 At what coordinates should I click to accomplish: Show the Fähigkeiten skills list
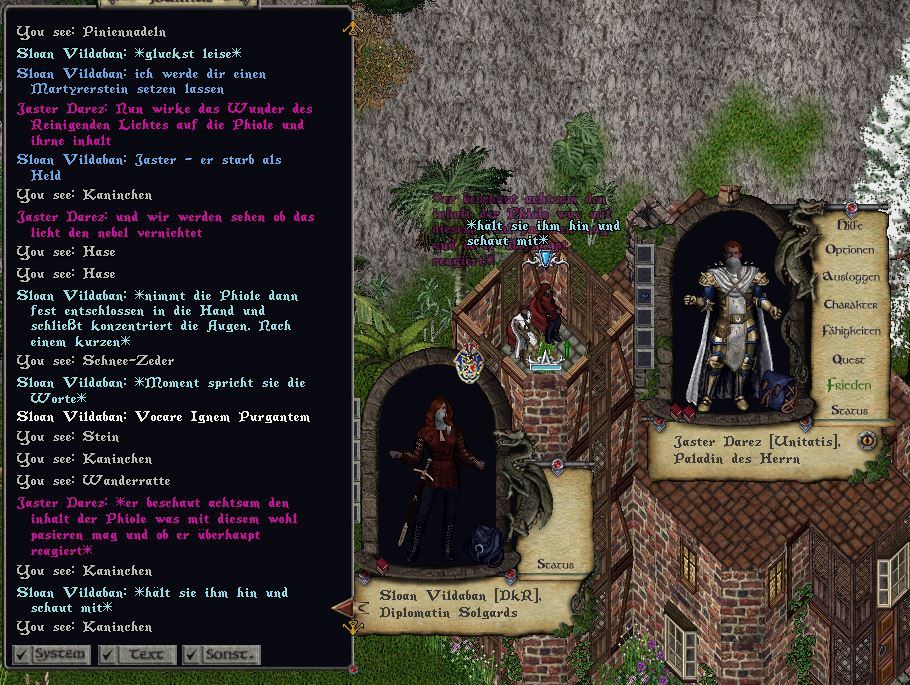point(851,331)
